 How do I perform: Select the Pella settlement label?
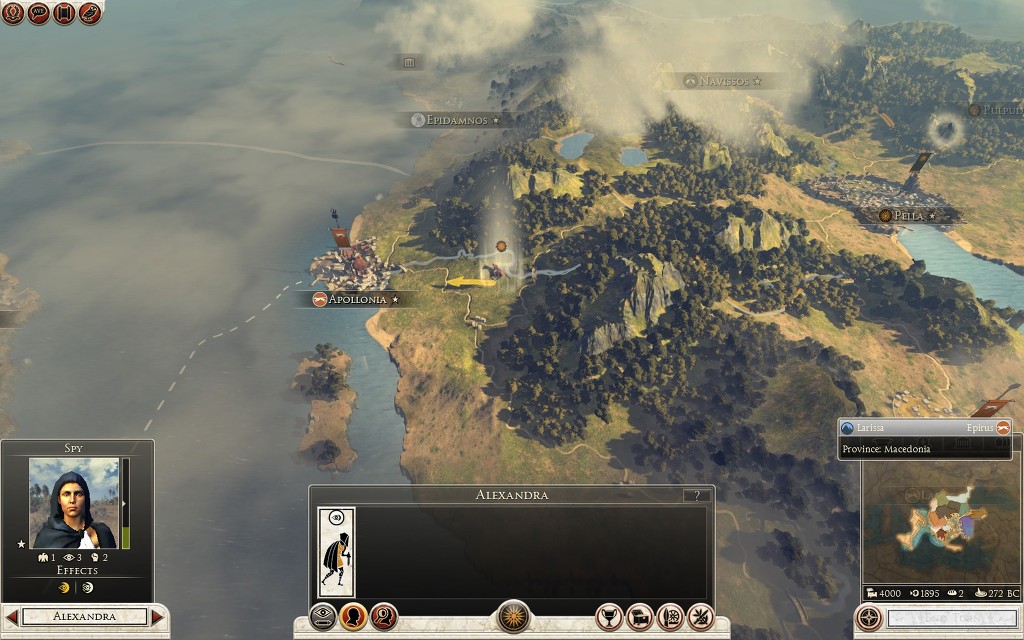click(909, 215)
